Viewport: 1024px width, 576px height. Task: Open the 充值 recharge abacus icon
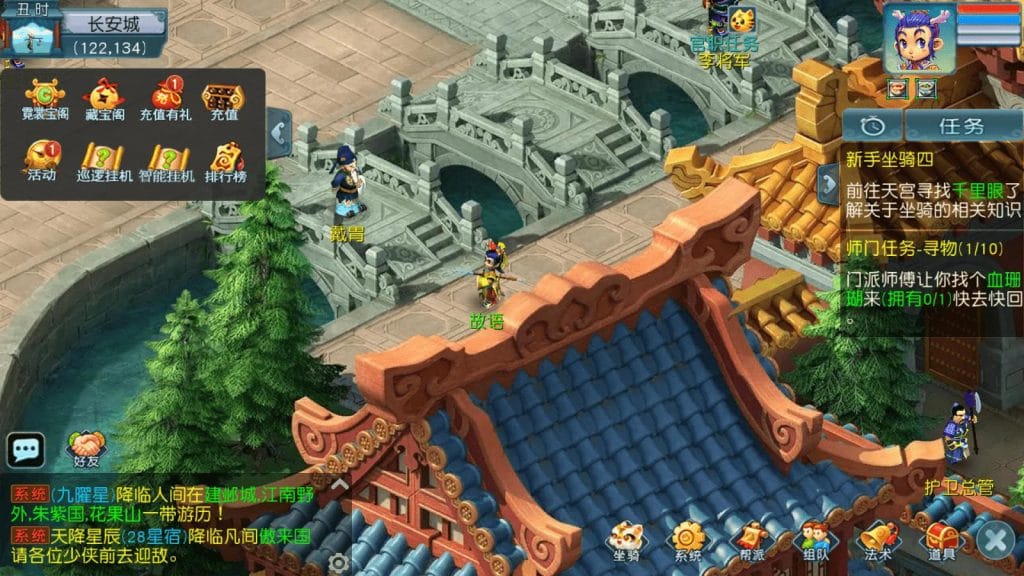223,100
